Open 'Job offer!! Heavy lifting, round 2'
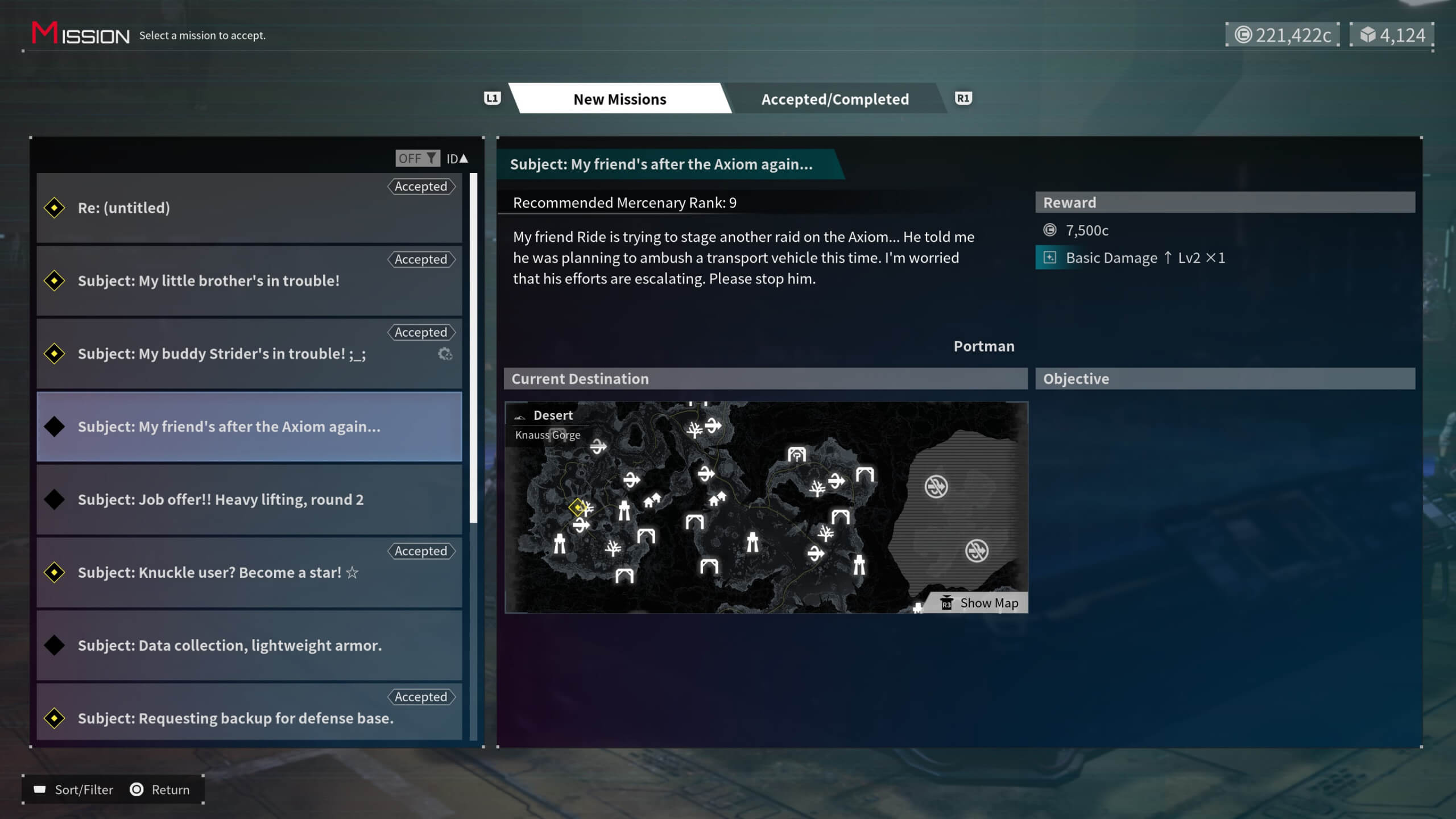1456x819 pixels. click(249, 499)
